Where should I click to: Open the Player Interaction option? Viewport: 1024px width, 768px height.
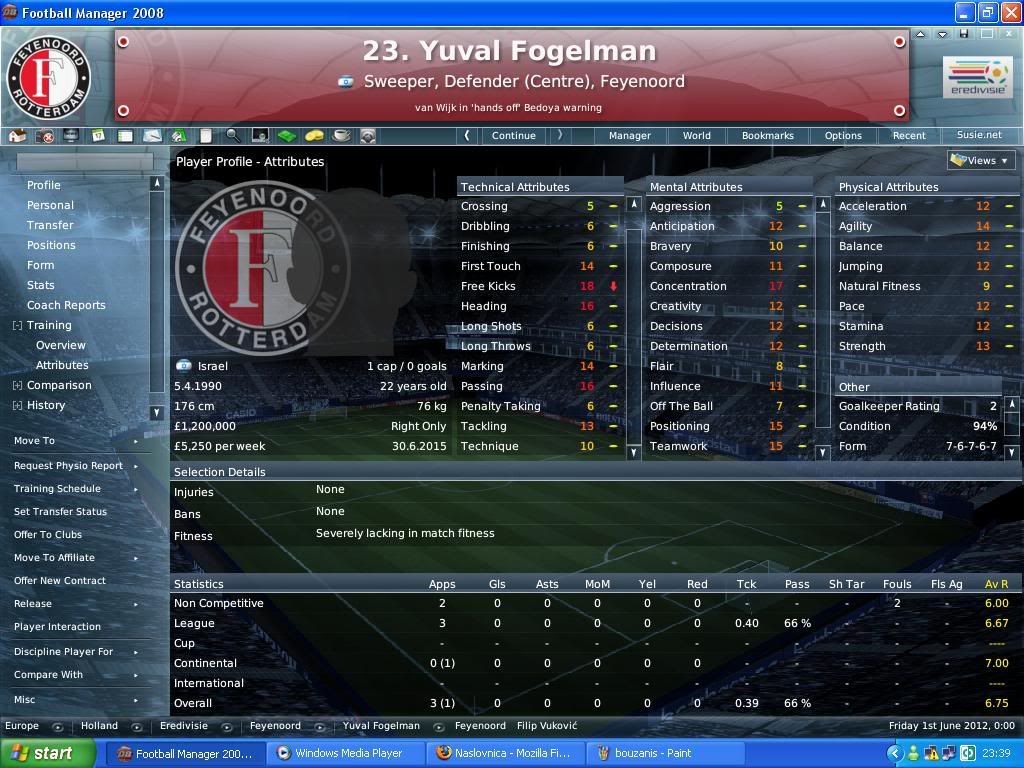point(57,627)
